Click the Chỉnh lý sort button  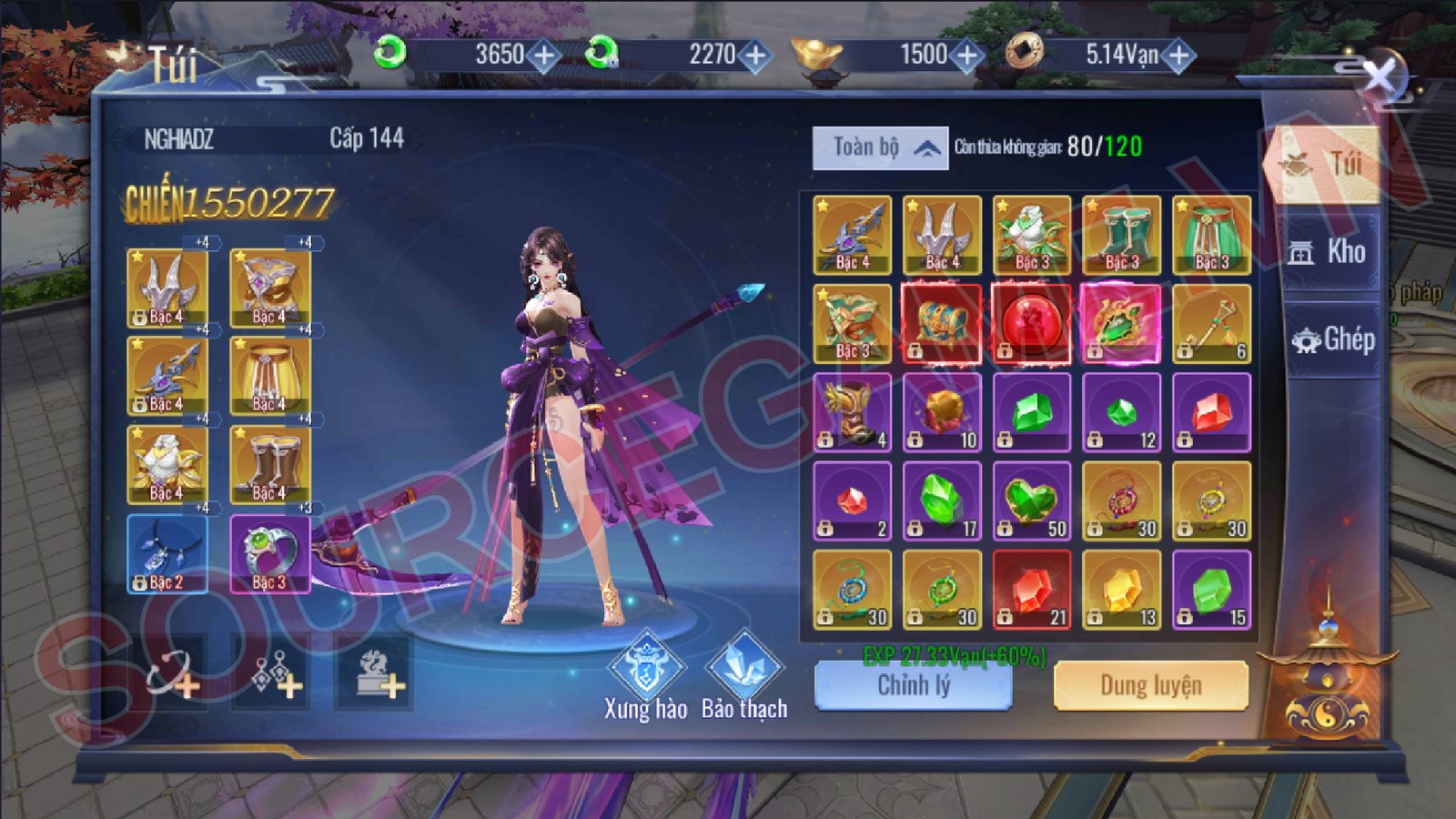coord(913,685)
